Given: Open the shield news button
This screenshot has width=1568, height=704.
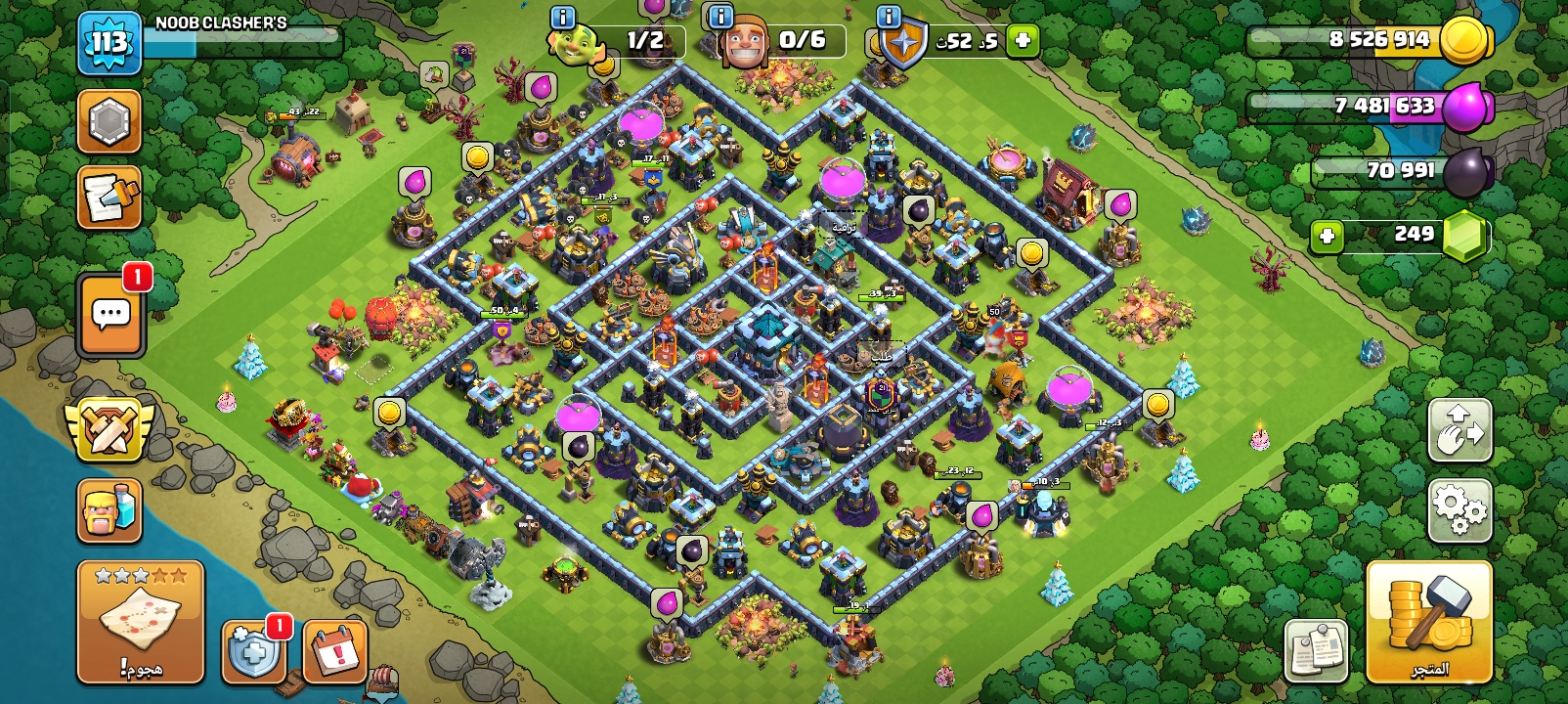Looking at the screenshot, I should point(254,650).
